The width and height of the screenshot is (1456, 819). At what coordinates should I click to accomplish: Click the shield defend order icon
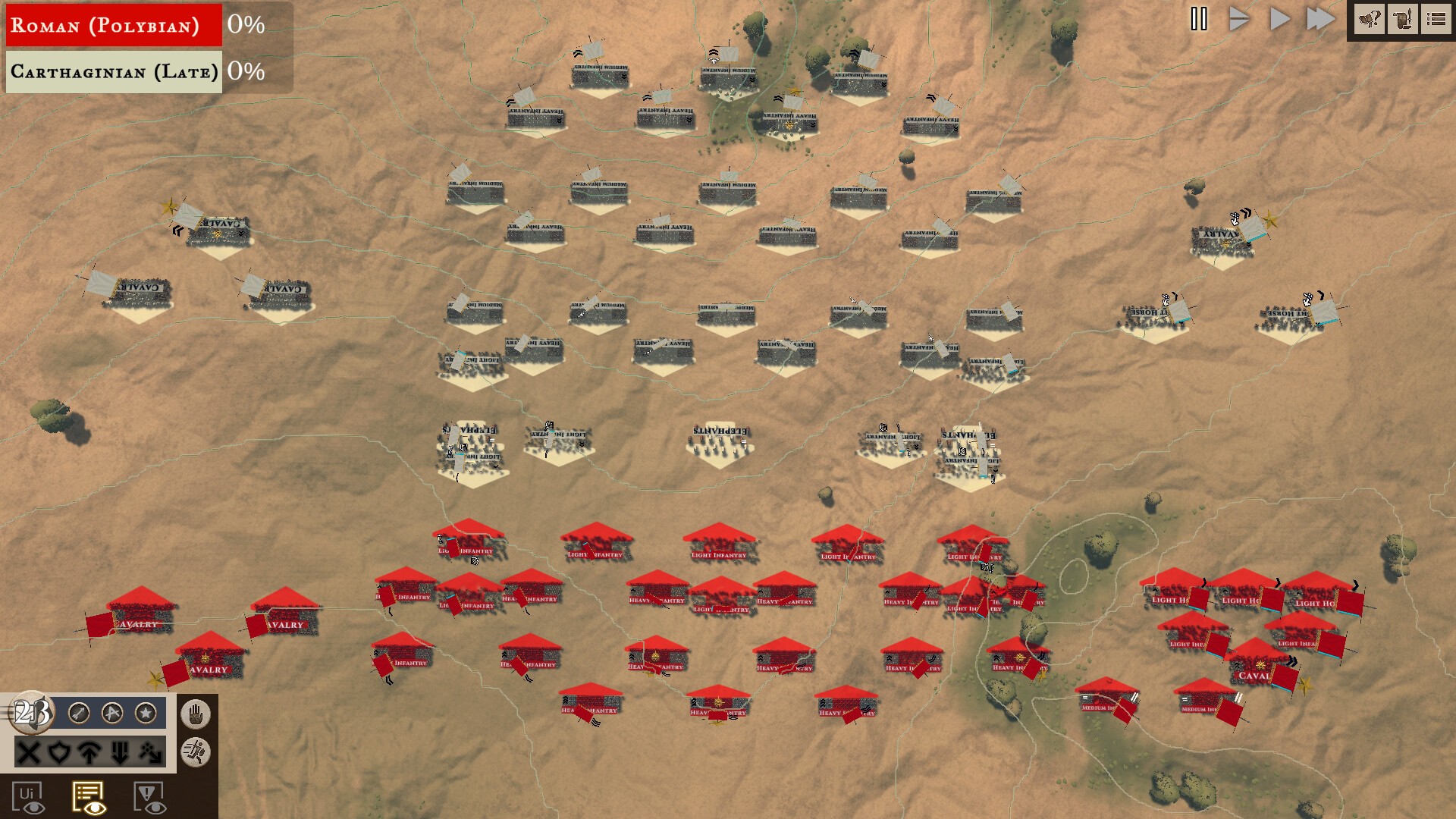click(61, 753)
